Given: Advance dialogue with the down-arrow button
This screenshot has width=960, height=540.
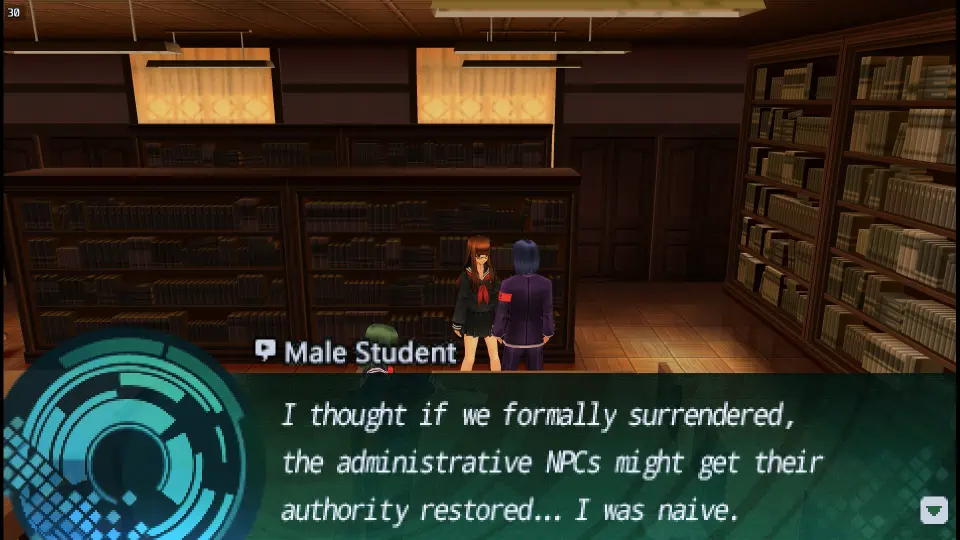Looking at the screenshot, I should coord(933,510).
